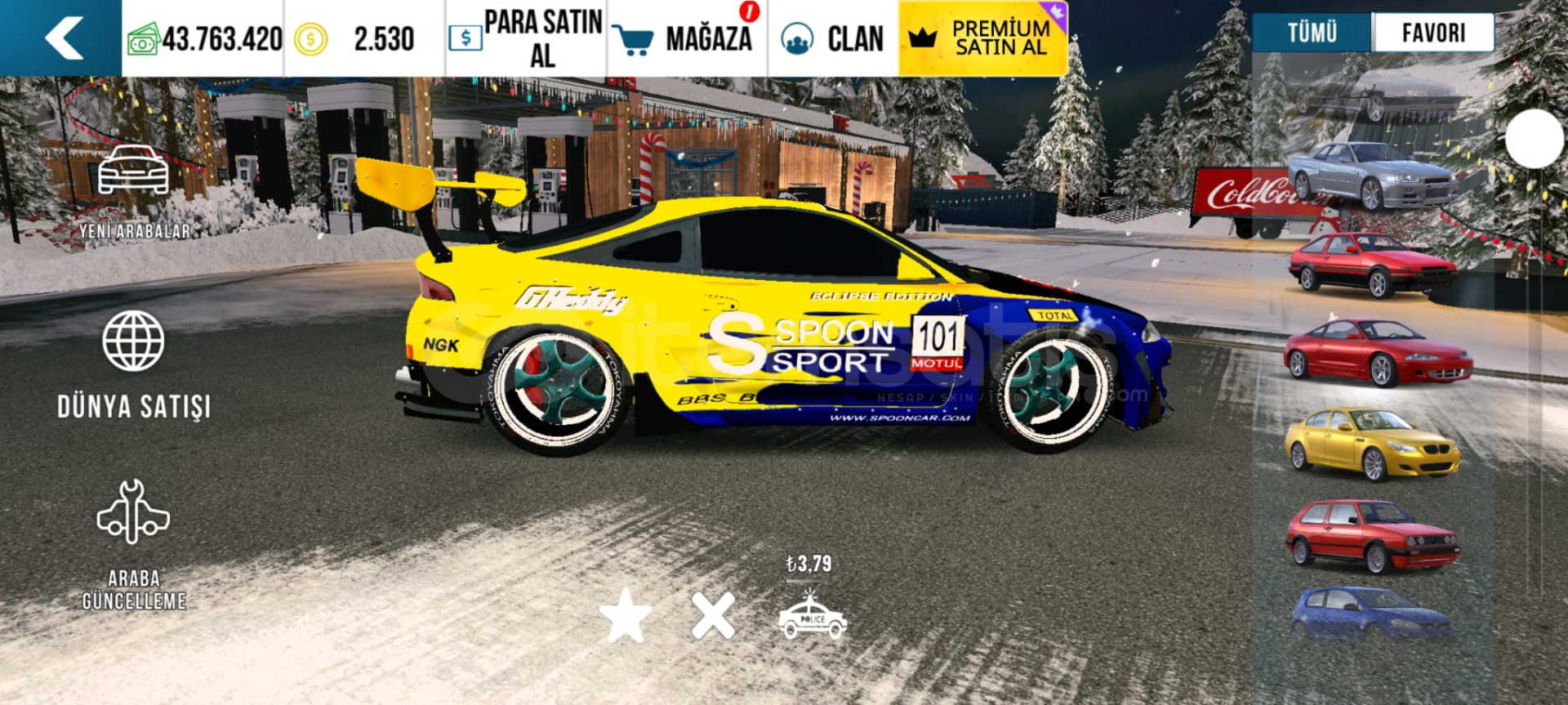
Task: Go back with the arrow button
Action: pyautogui.click(x=64, y=38)
